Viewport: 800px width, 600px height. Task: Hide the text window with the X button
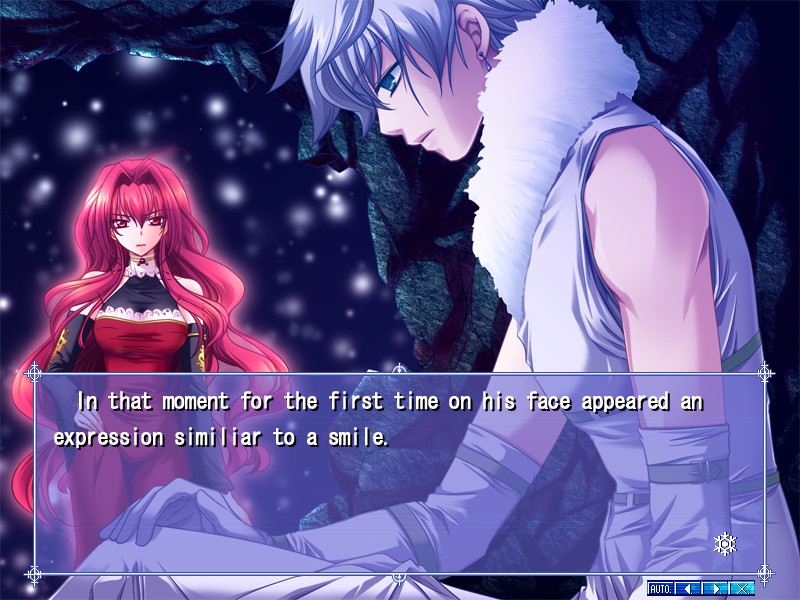point(741,588)
